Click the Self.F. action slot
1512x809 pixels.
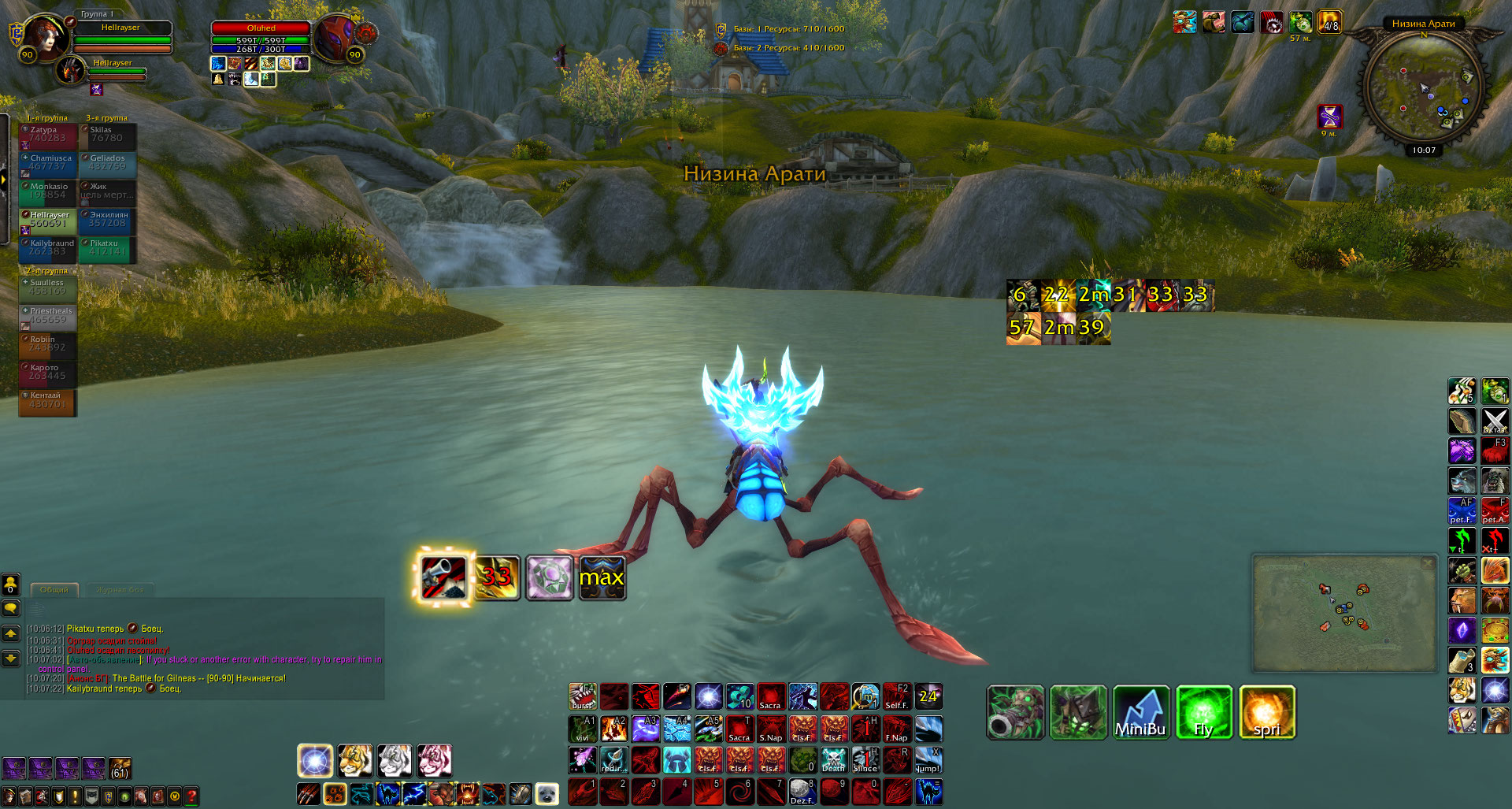[896, 696]
